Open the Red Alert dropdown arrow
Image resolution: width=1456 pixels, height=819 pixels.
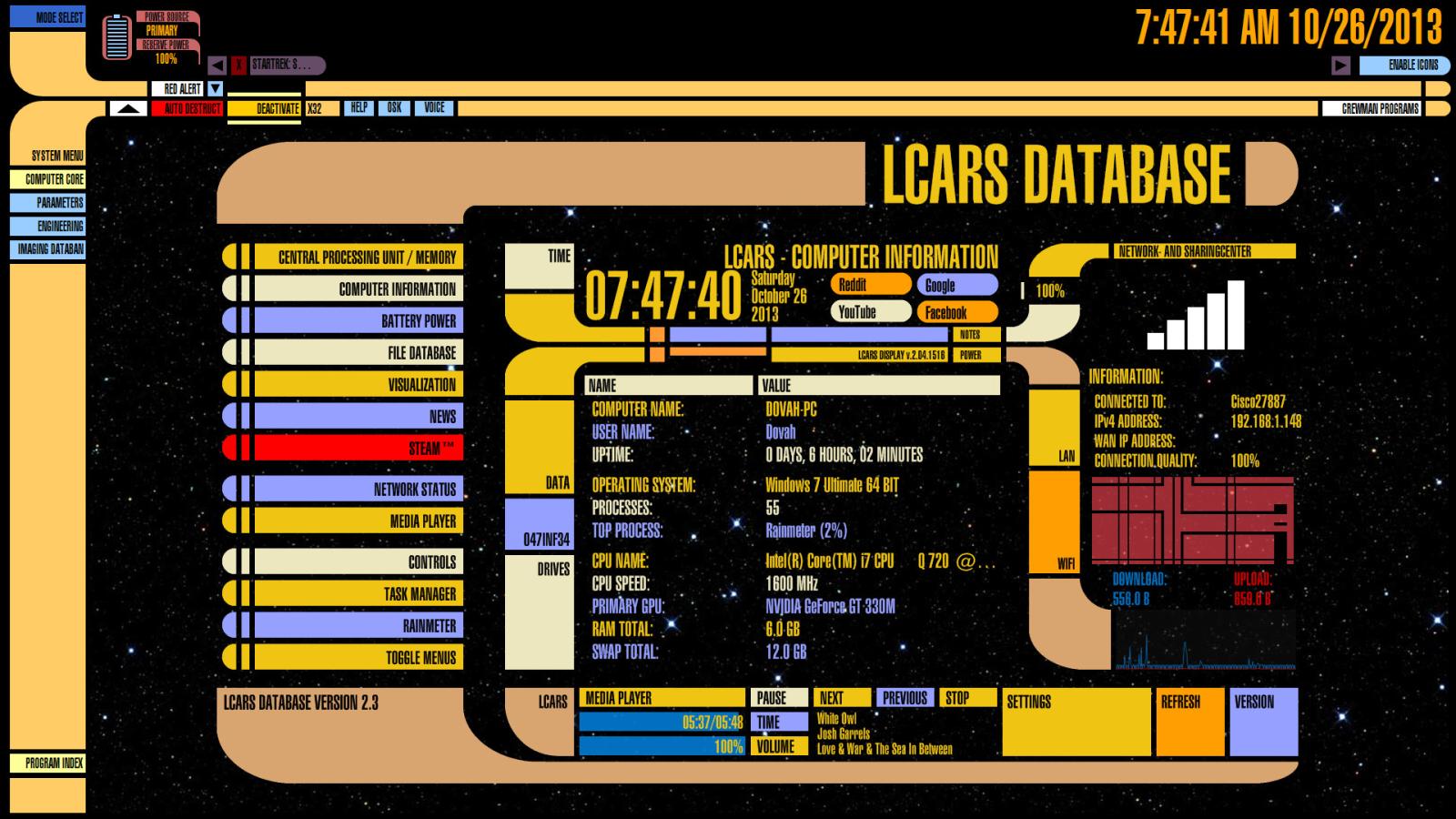[215, 88]
